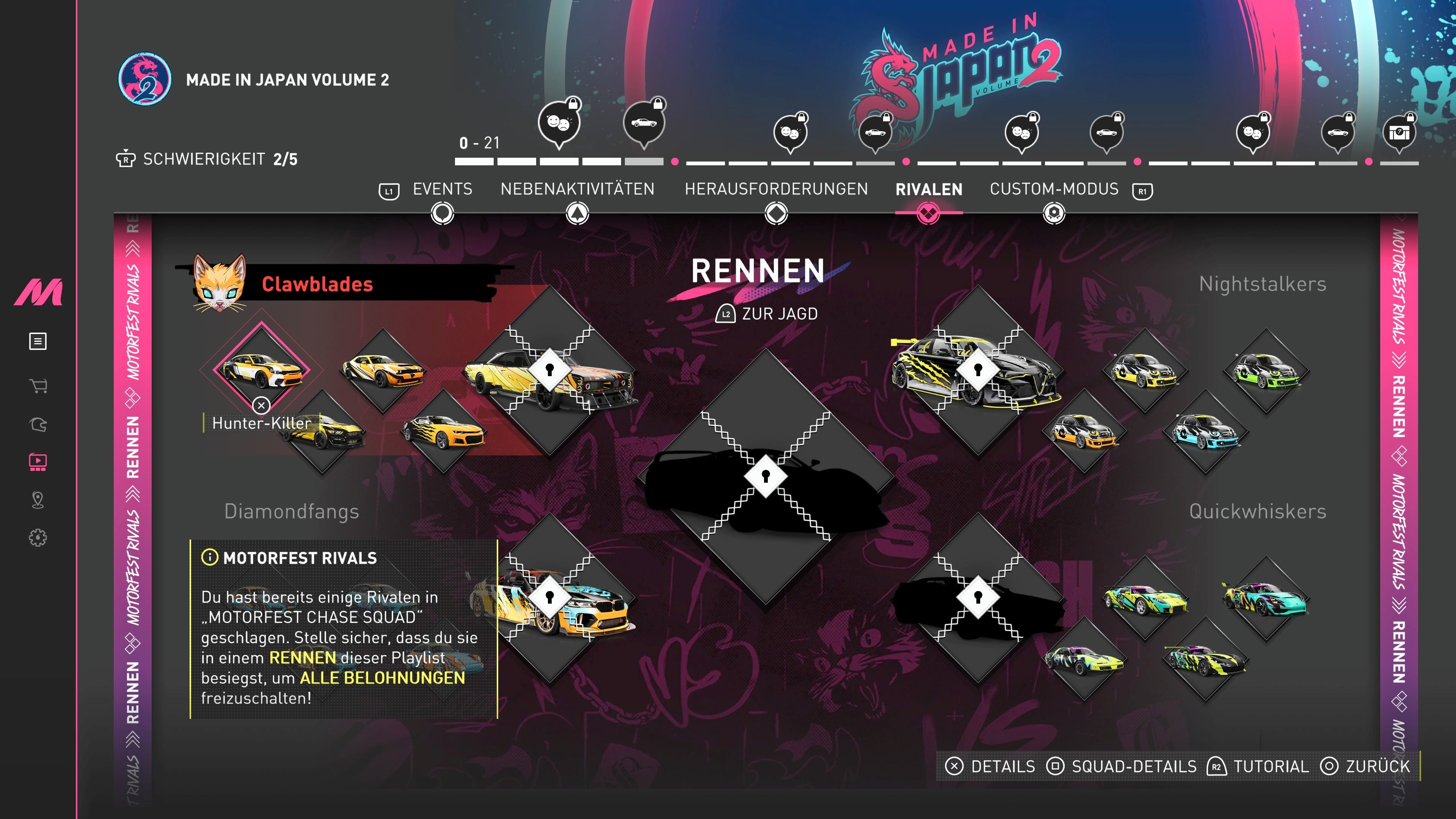Open the shop cart sidebar icon
This screenshot has height=819, width=1456.
[x=38, y=386]
